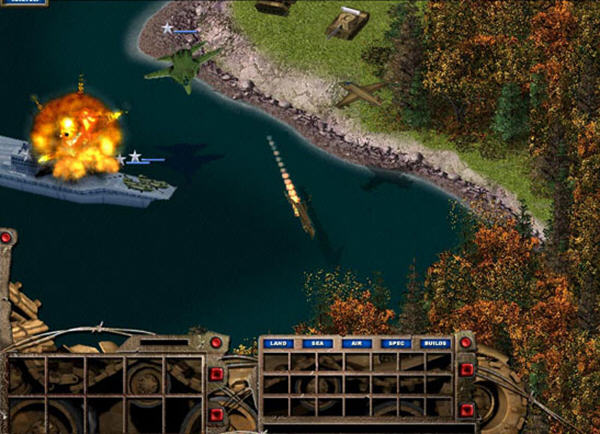This screenshot has width=600, height=434.
Task: Switch to the LAND units tab
Action: tap(279, 343)
